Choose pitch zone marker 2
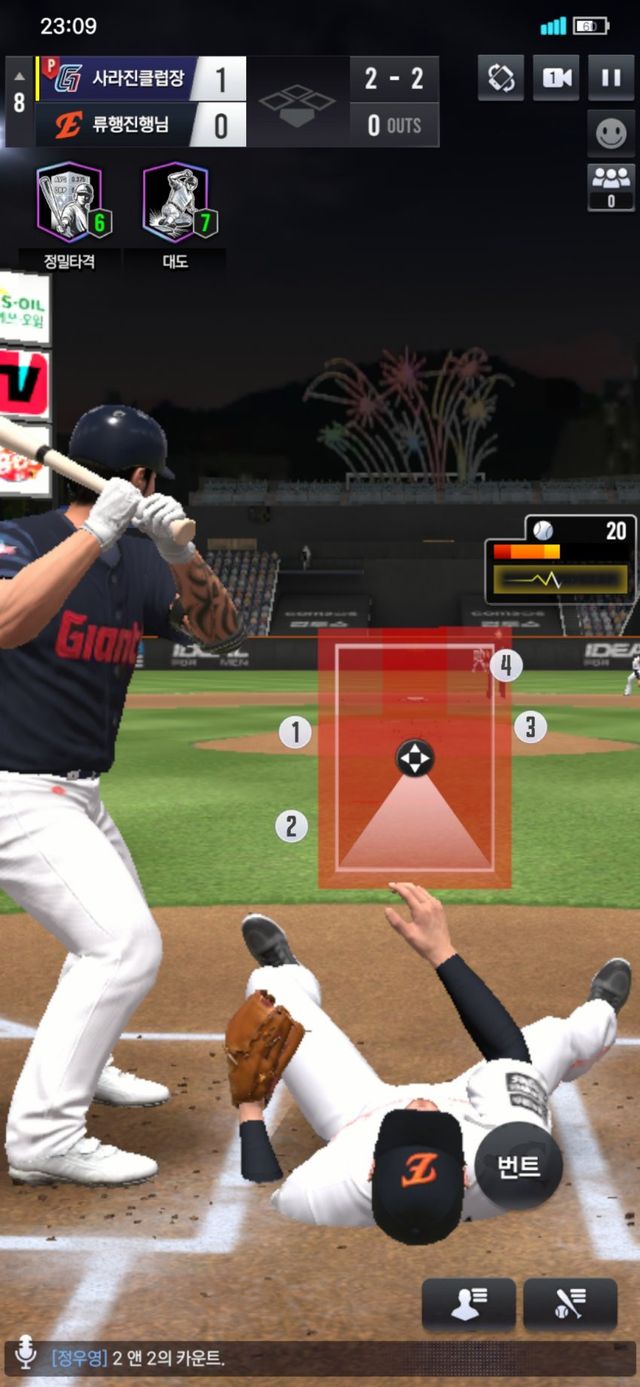The height and width of the screenshot is (1387, 640). tap(291, 826)
